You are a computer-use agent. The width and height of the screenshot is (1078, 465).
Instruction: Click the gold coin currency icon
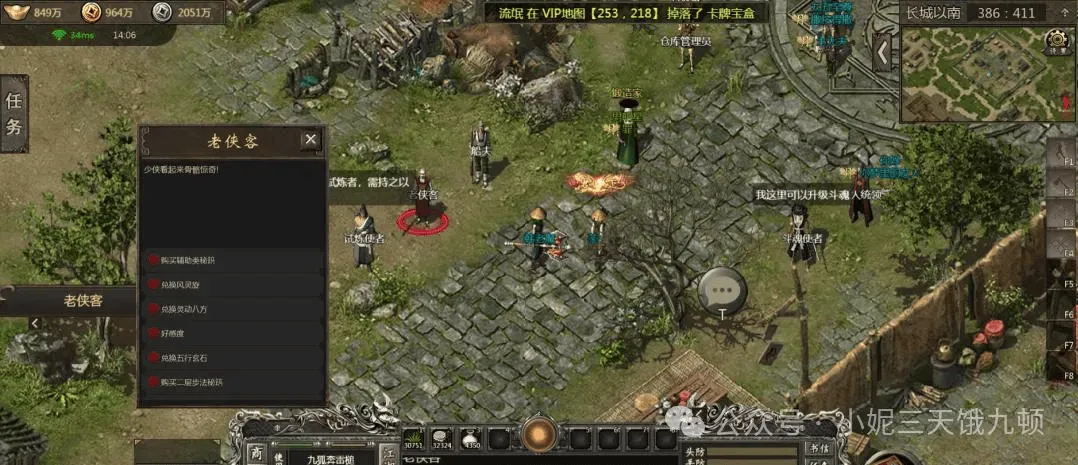[91, 12]
